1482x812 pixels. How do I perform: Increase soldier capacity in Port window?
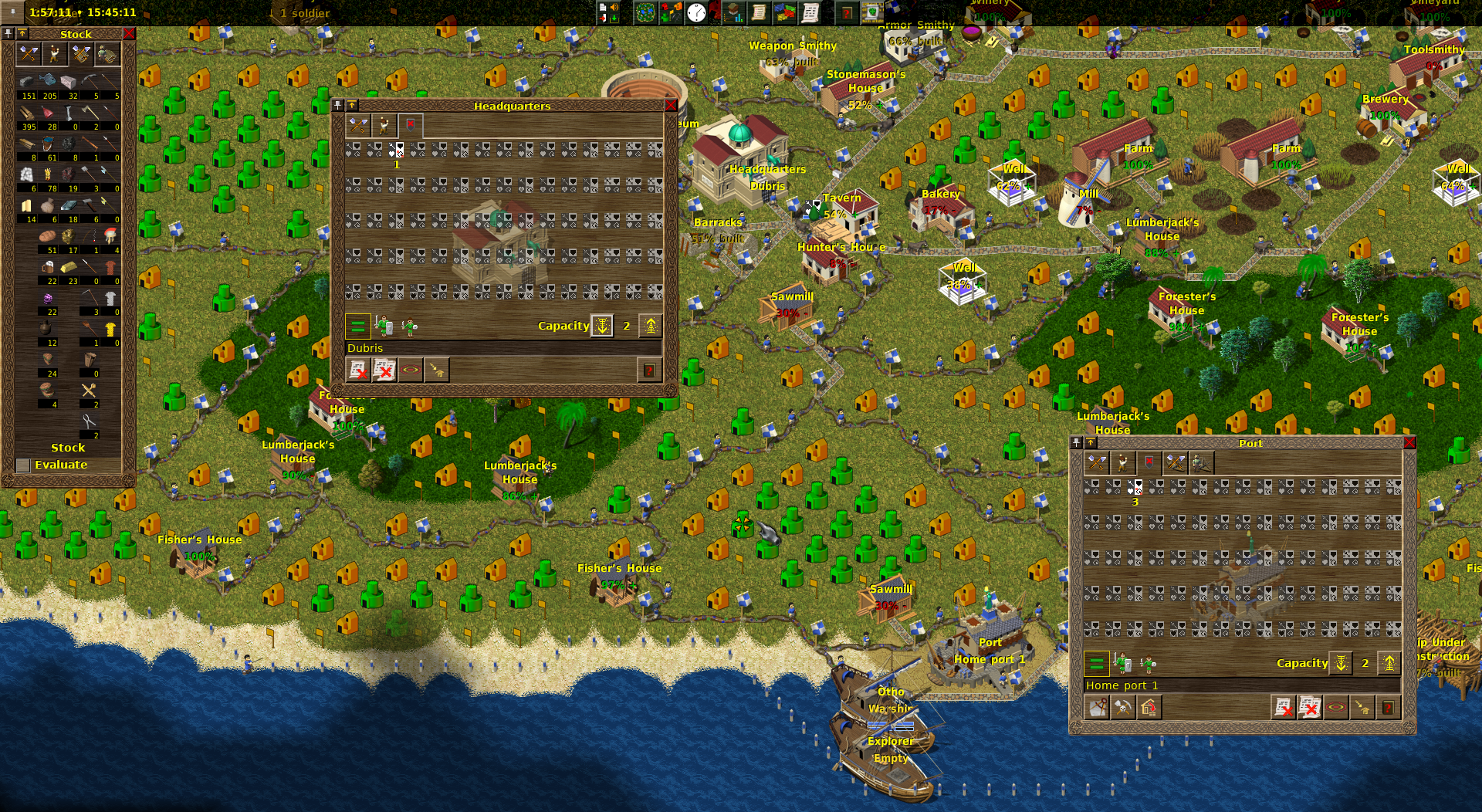click(1389, 664)
